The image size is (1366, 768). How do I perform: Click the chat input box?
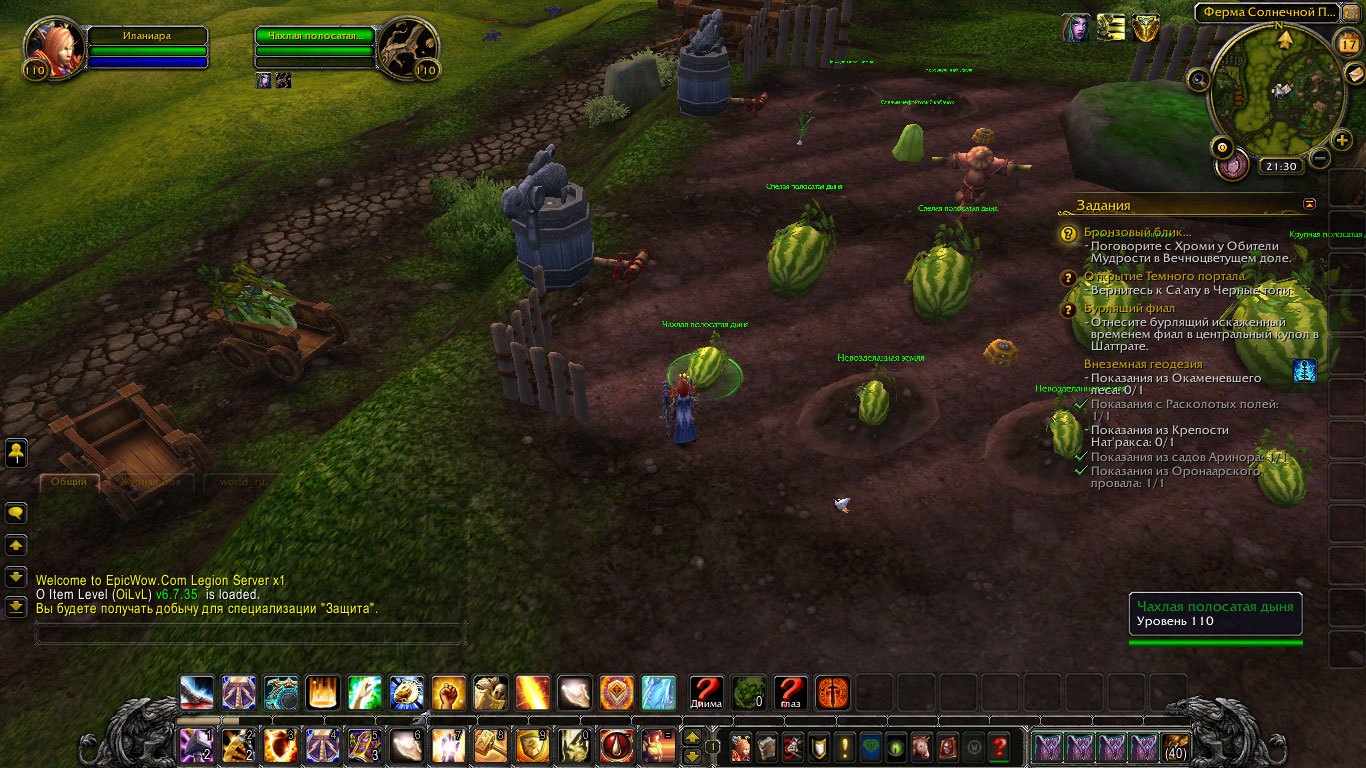tap(250, 633)
